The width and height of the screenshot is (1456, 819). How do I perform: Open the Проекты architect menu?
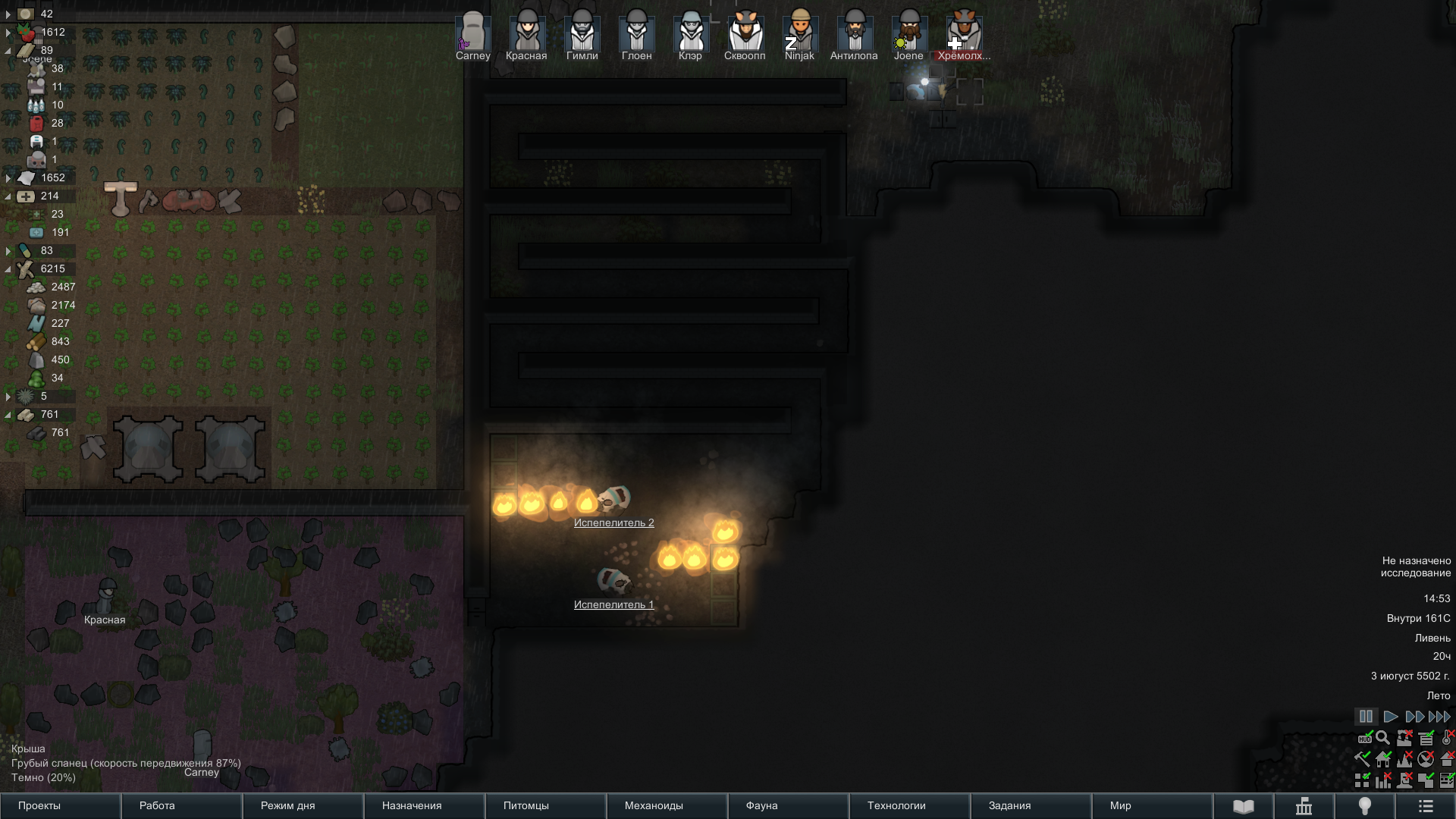click(x=60, y=805)
